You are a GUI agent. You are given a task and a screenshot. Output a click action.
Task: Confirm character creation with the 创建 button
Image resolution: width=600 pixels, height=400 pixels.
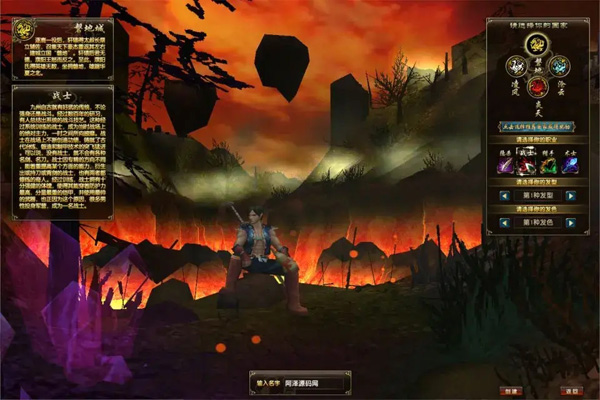pyautogui.click(x=510, y=390)
